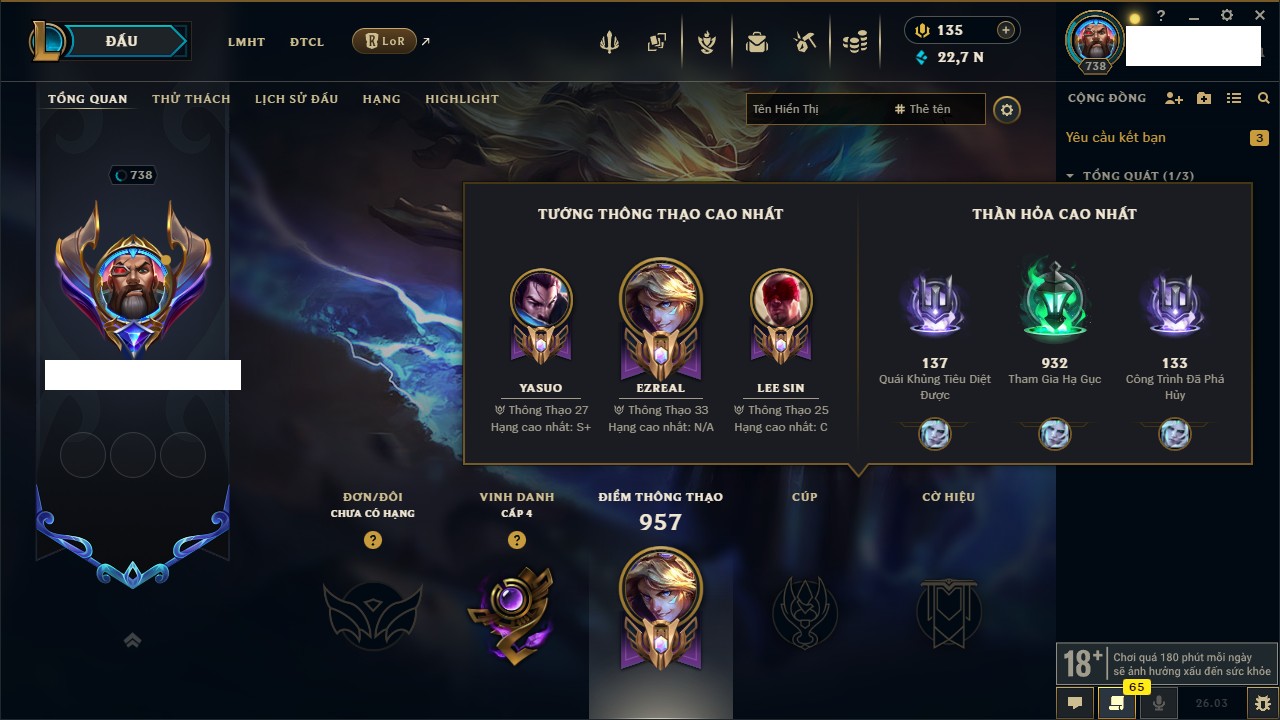Open the LỊCH SỬ ĐẤU tab
Image resolution: width=1280 pixels, height=720 pixels.
tap(296, 99)
